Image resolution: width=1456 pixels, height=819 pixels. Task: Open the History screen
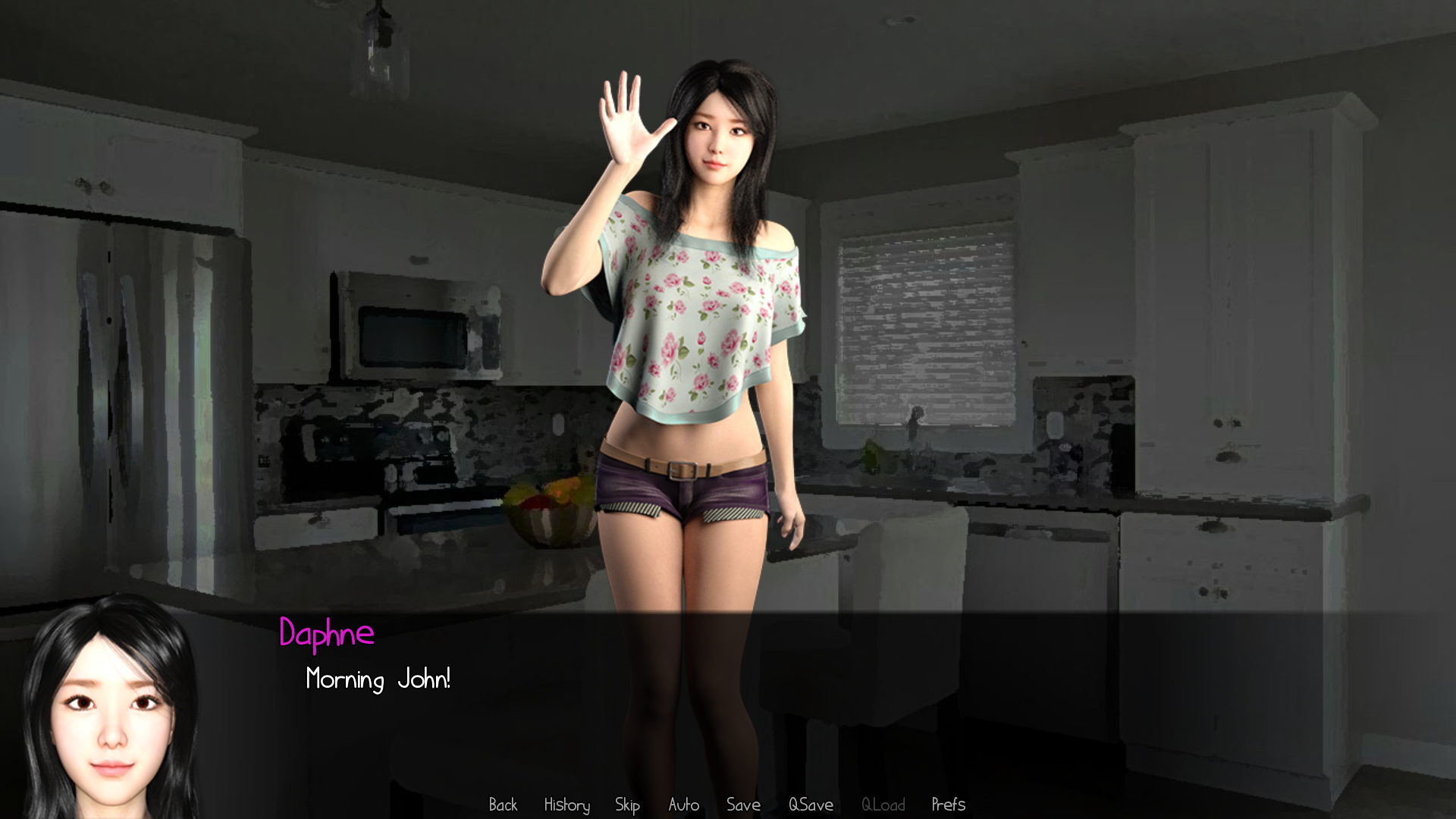(x=566, y=805)
